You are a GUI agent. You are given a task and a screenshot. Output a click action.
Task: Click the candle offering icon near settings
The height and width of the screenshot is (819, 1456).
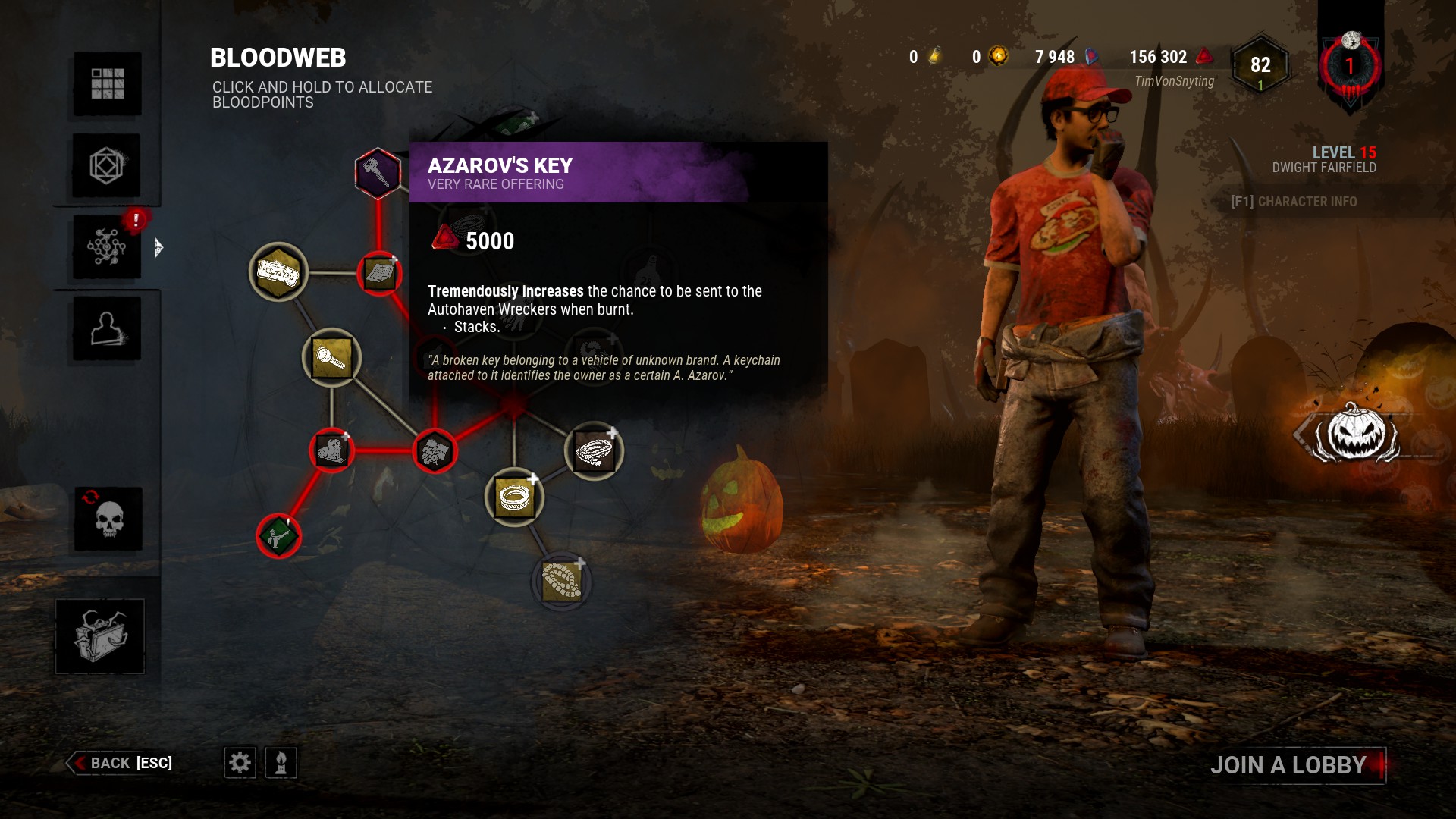point(281,764)
